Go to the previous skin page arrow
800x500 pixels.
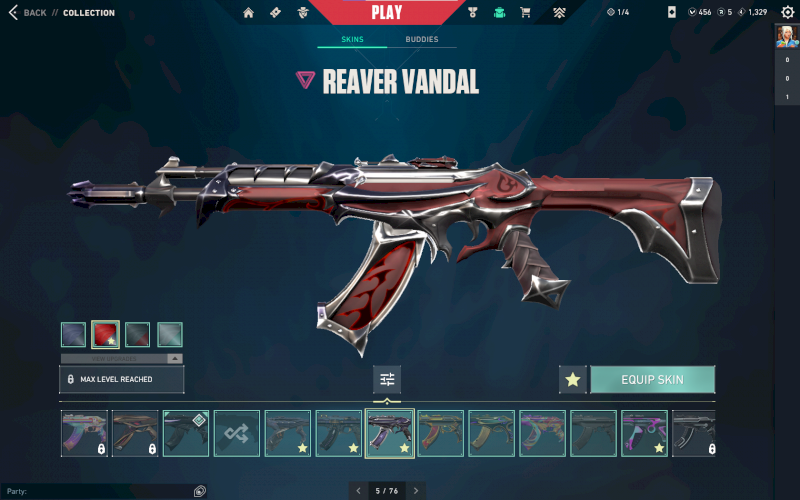pyautogui.click(x=359, y=490)
